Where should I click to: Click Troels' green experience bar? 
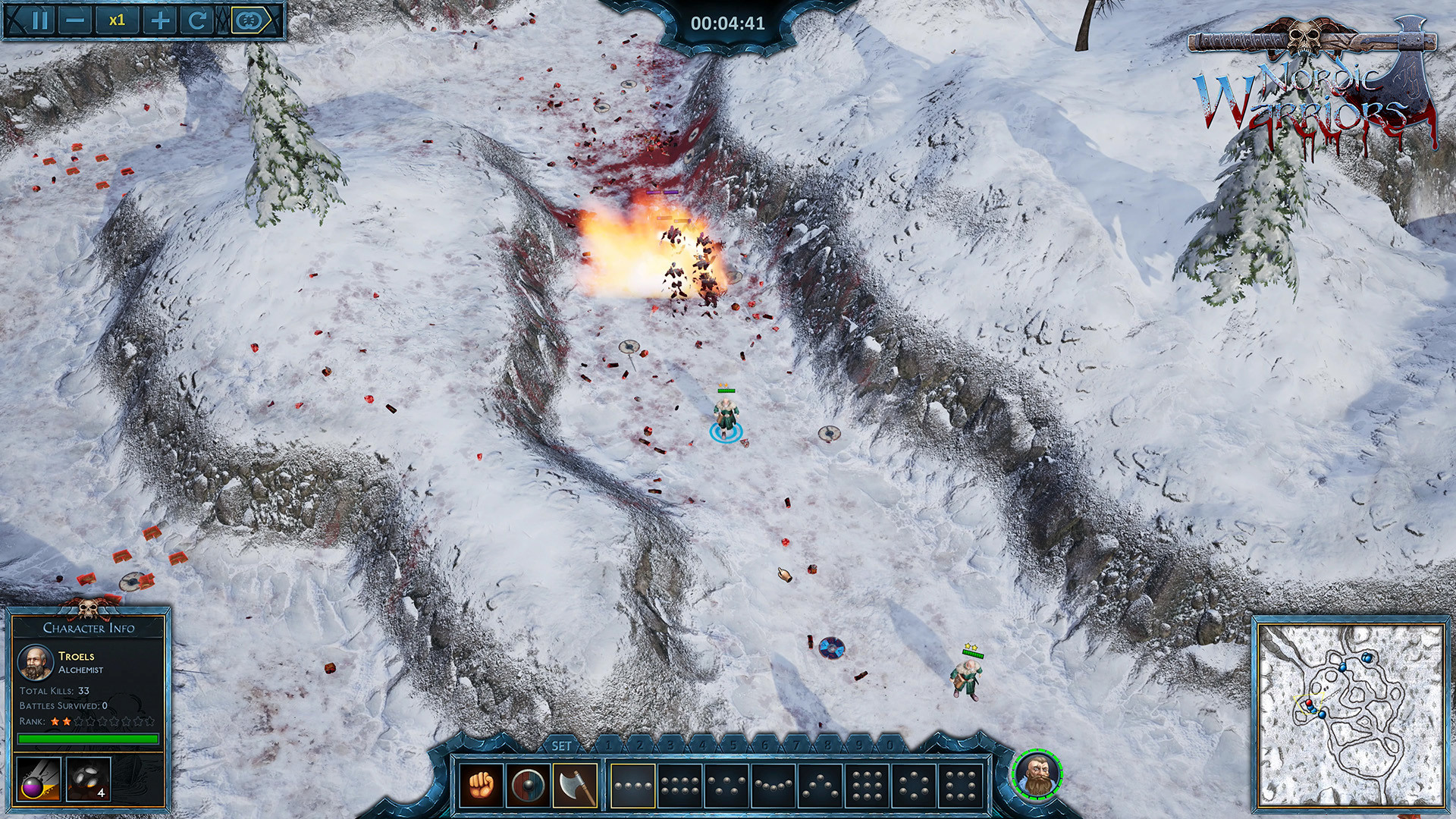[x=88, y=739]
